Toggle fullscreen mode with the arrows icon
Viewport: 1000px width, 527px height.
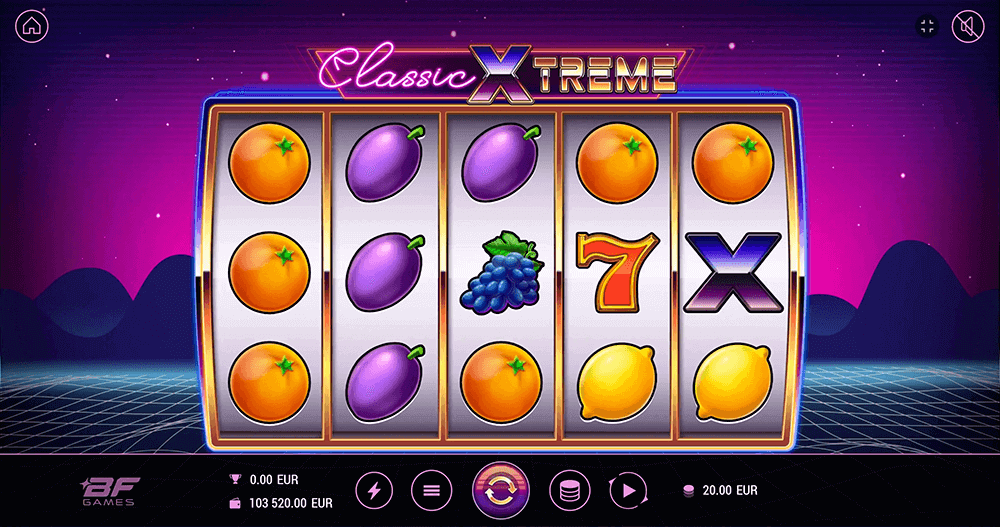(x=926, y=27)
